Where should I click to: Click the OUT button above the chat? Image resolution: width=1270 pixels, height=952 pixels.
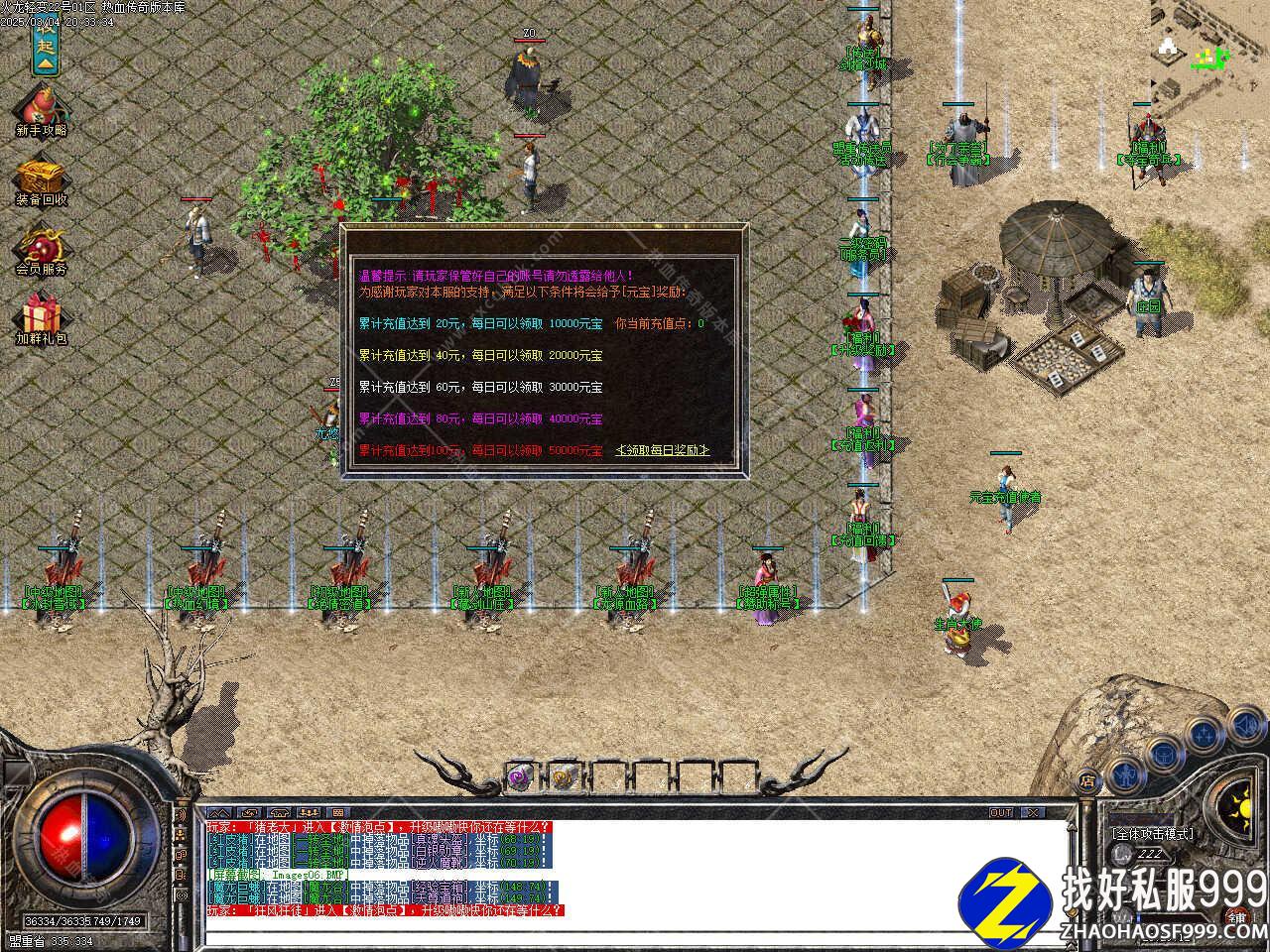point(1001,813)
